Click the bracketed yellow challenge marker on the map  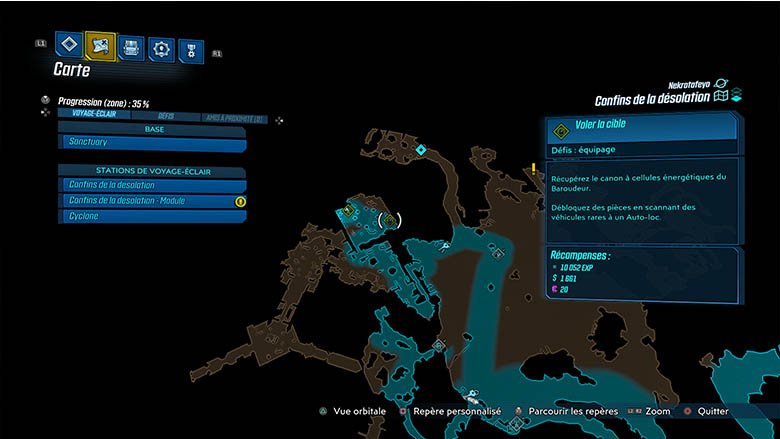[388, 219]
